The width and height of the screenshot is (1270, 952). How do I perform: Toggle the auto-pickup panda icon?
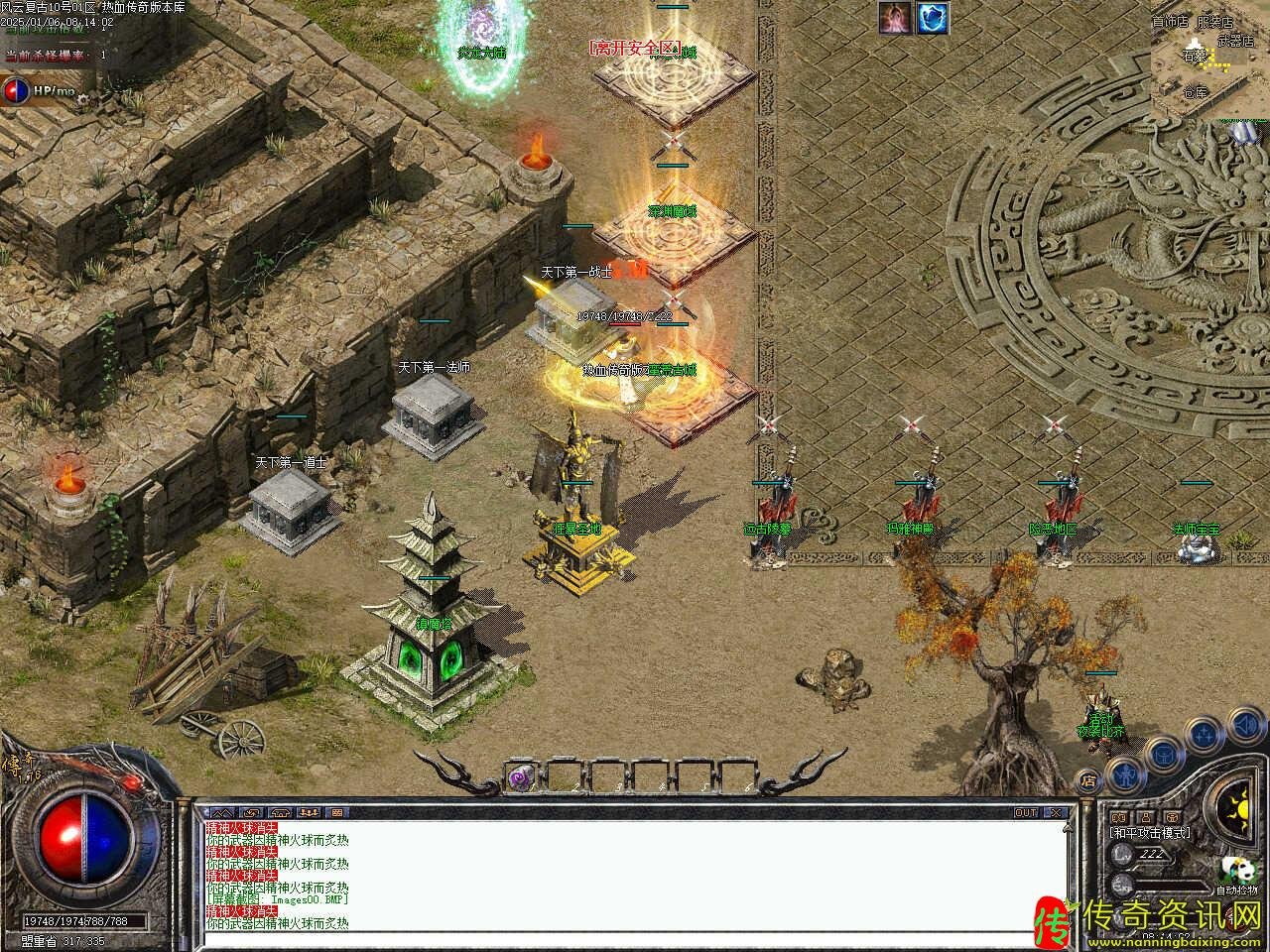(1236, 871)
